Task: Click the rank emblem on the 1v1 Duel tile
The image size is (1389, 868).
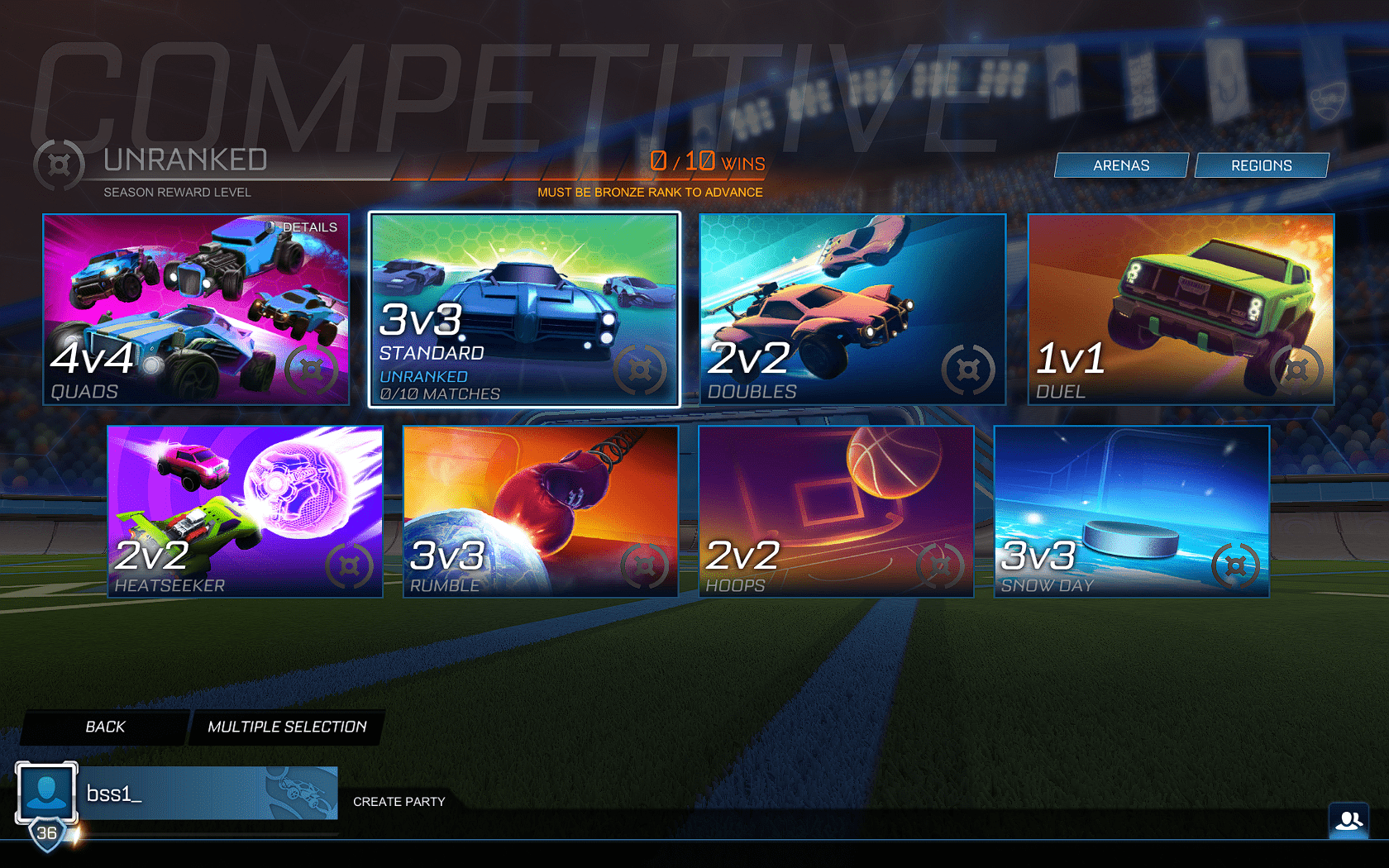Action: click(x=1296, y=371)
